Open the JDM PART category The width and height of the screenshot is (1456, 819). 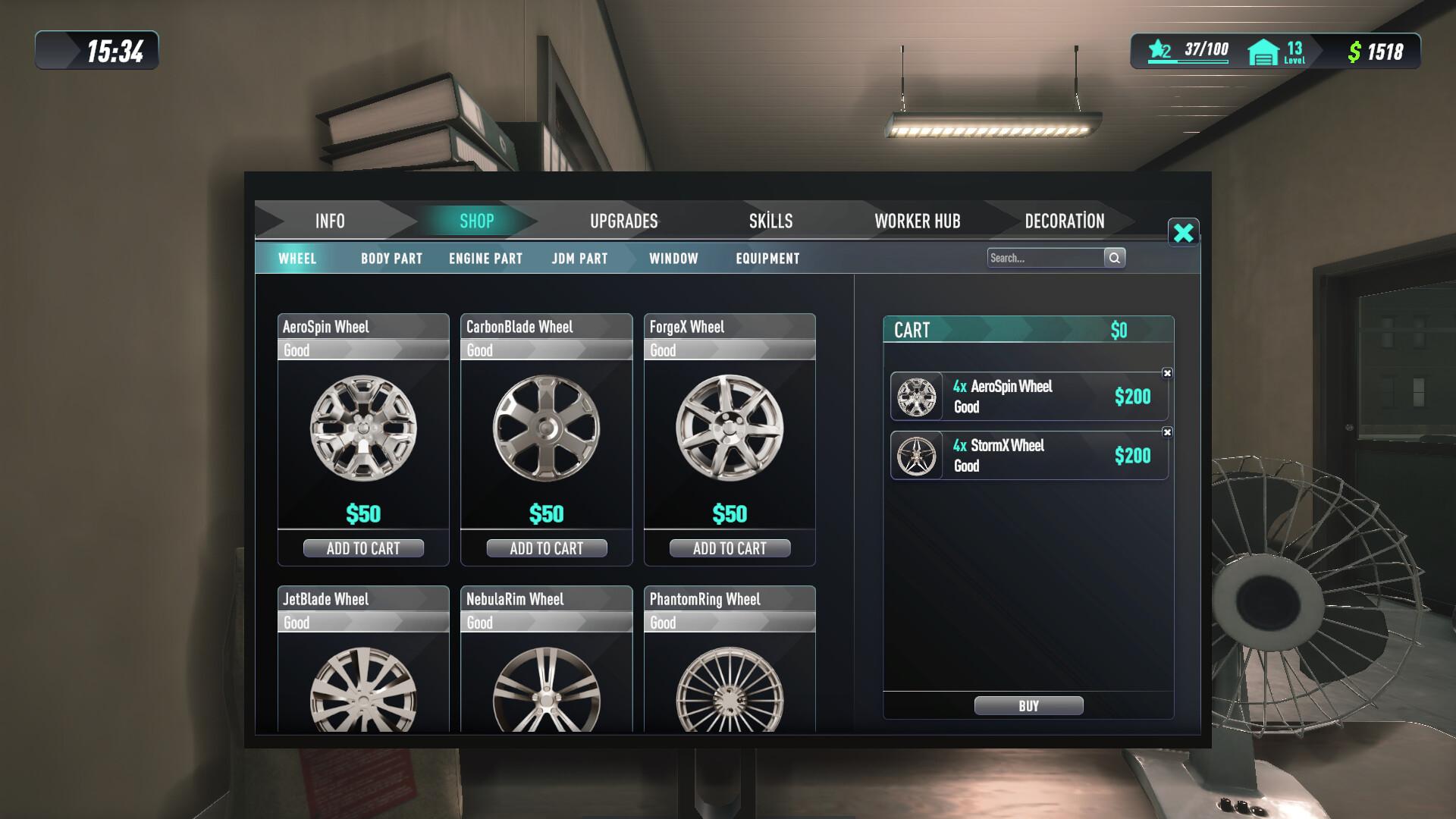click(580, 258)
